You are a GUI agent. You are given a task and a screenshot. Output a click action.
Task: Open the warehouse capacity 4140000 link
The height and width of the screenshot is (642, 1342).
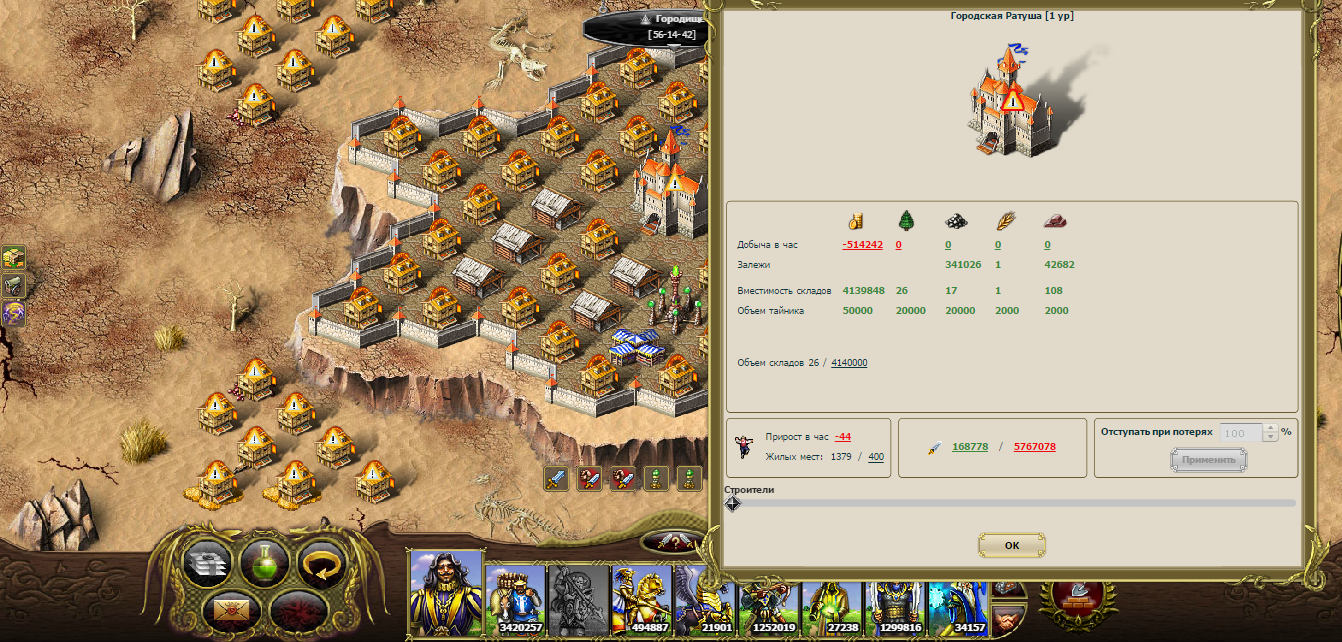849,363
